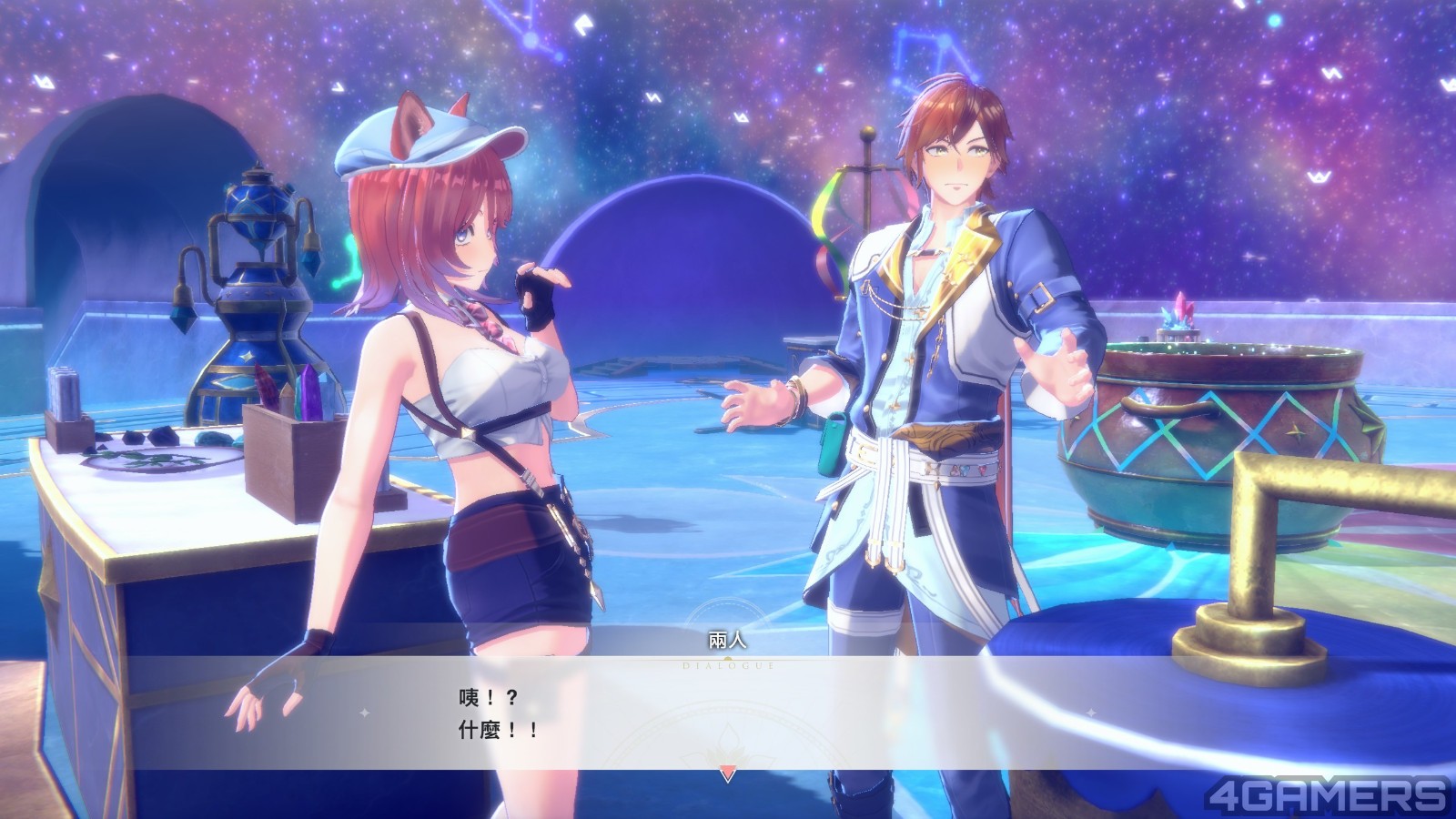Screen dimensions: 1456x819
Task: Advance dialogue with the red arrow indicator
Action: [726, 773]
